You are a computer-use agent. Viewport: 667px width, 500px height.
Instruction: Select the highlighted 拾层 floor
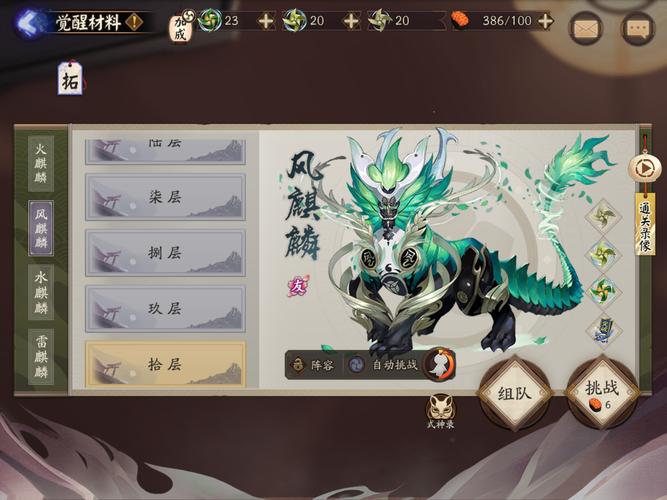[x=165, y=364]
